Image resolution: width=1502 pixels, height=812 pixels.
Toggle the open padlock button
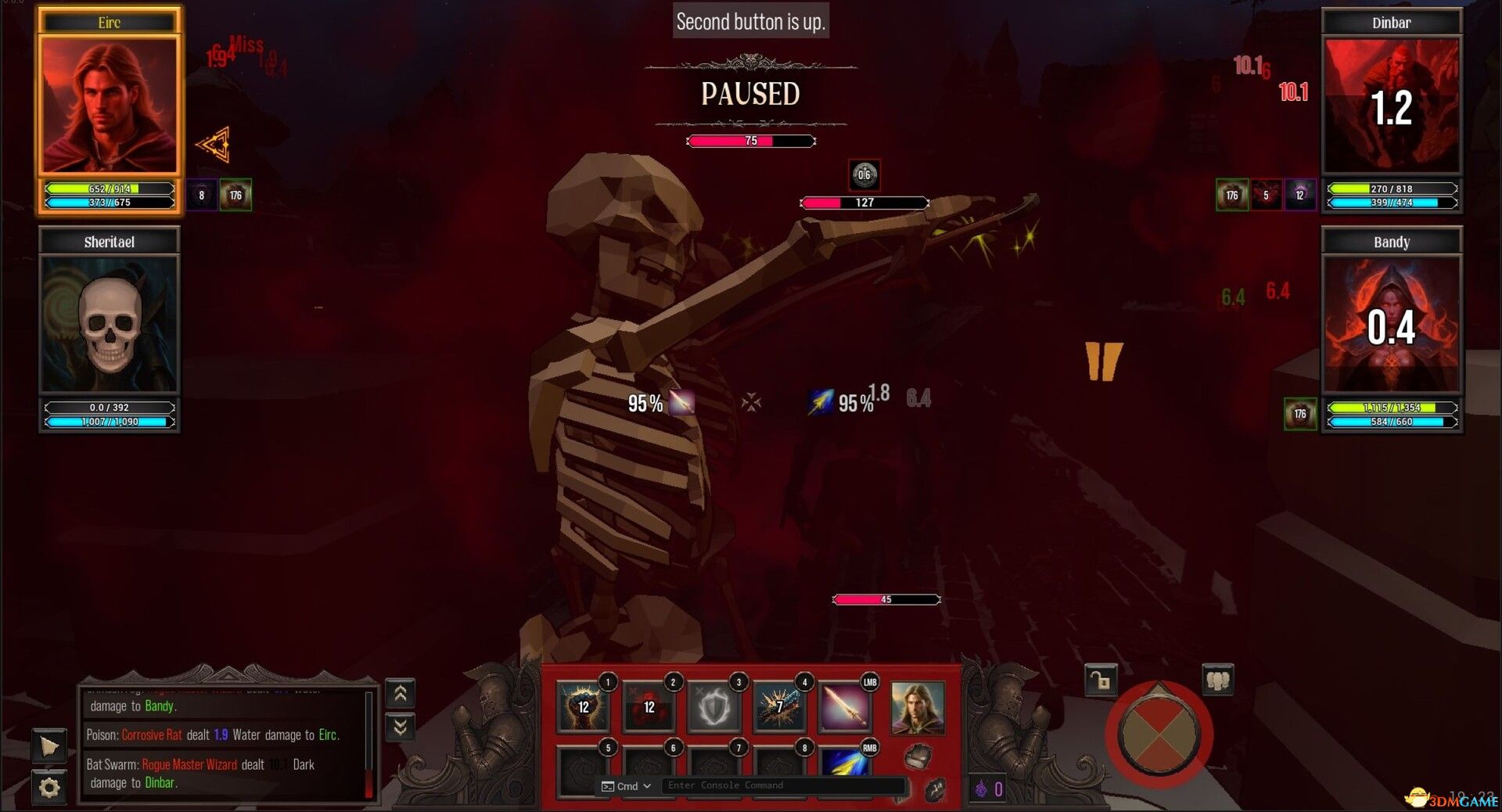[x=1101, y=681]
